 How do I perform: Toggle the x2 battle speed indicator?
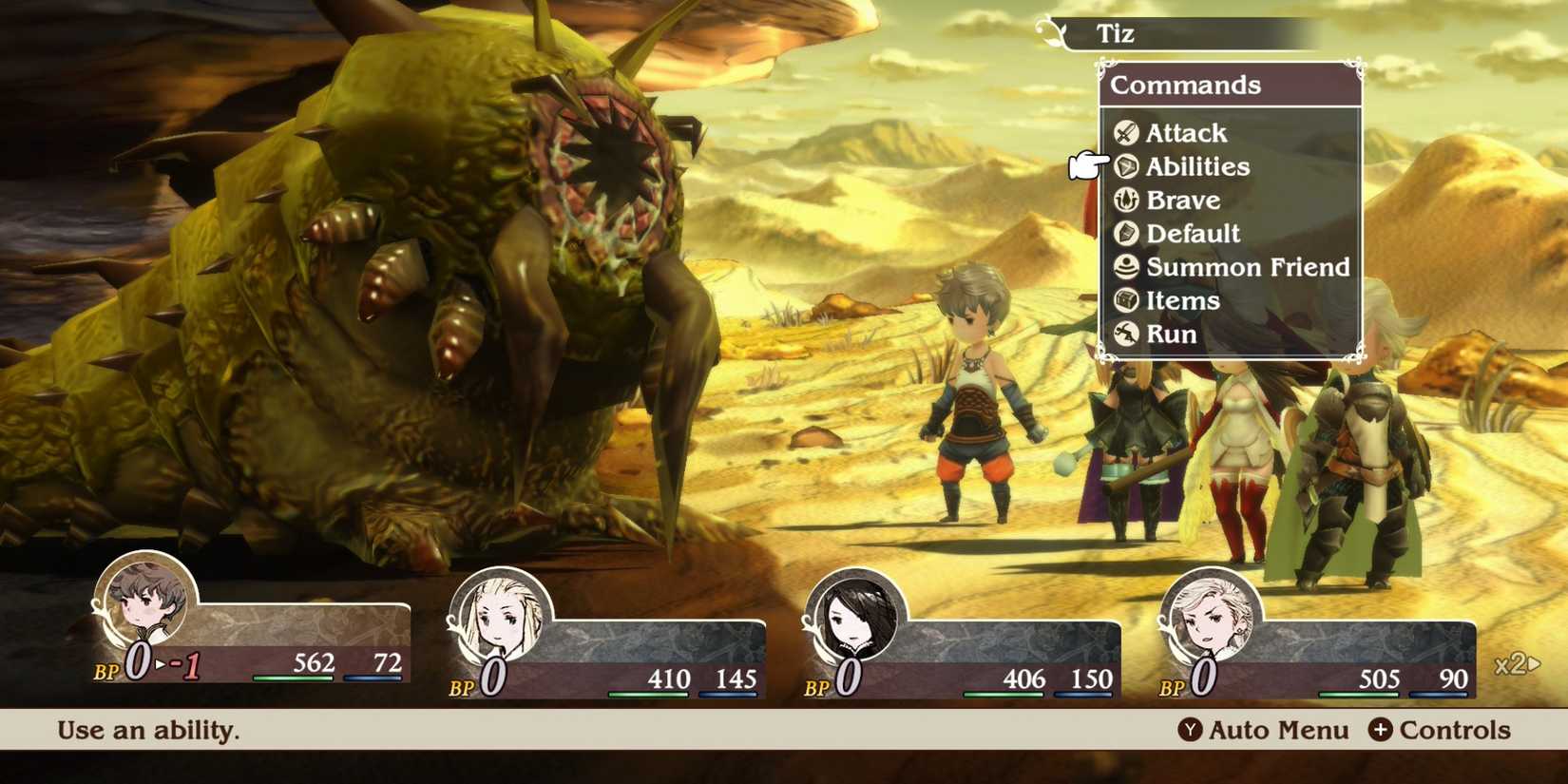pyautogui.click(x=1509, y=663)
